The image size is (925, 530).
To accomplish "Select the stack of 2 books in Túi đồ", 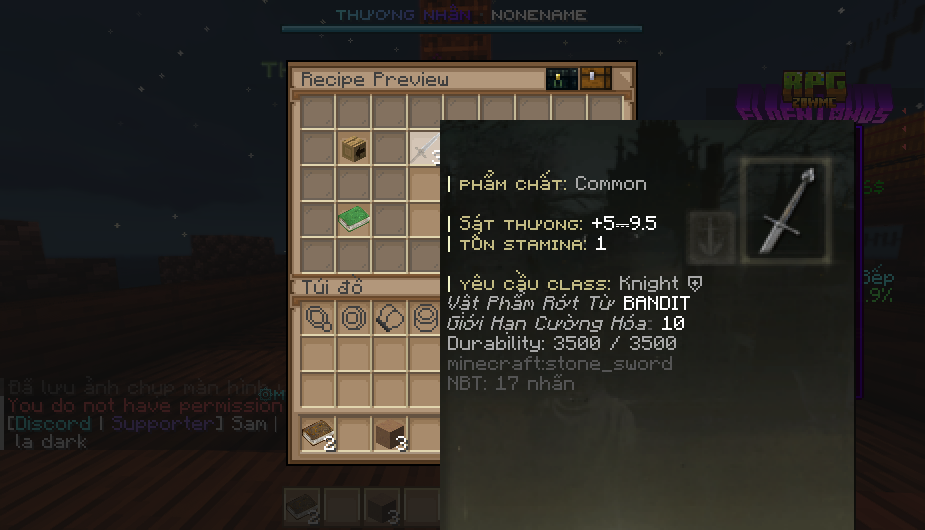I will pos(317,434).
